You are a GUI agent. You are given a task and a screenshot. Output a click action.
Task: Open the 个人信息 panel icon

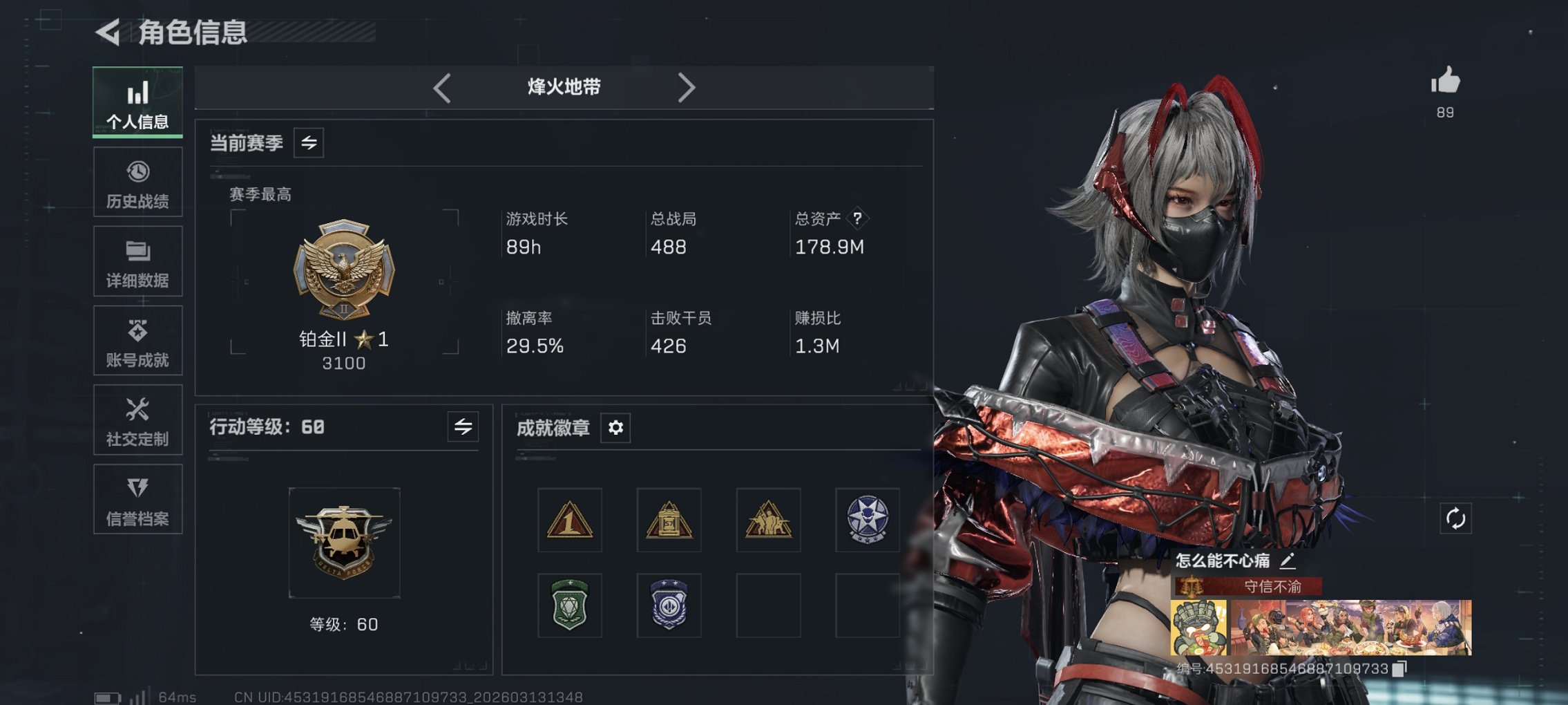[137, 101]
